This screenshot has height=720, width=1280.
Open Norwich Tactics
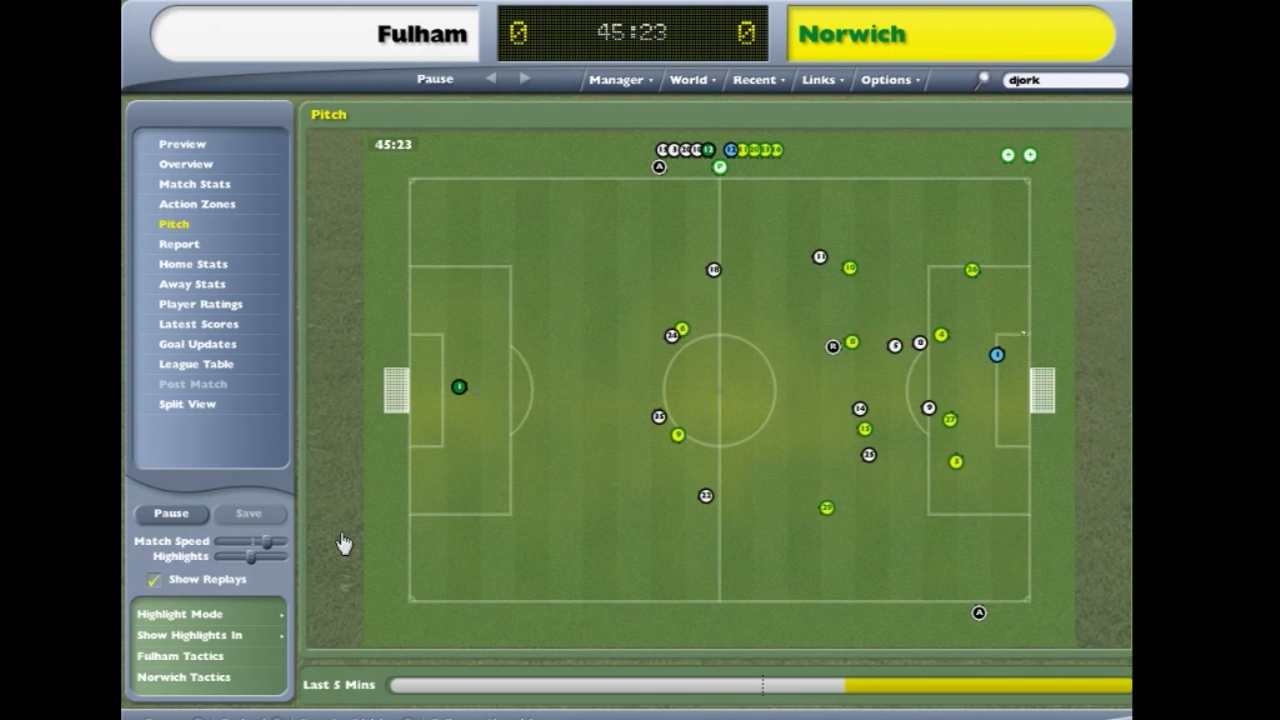click(x=184, y=677)
